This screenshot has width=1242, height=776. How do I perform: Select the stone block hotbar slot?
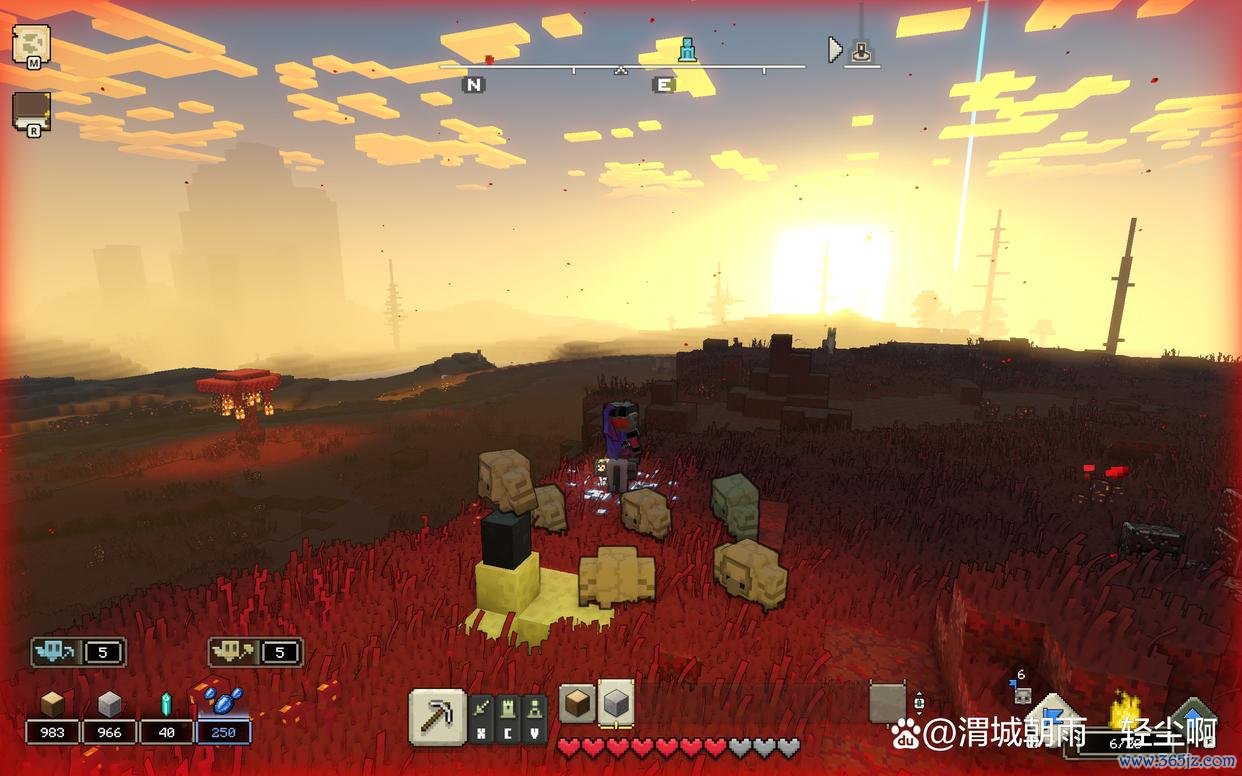(616, 704)
